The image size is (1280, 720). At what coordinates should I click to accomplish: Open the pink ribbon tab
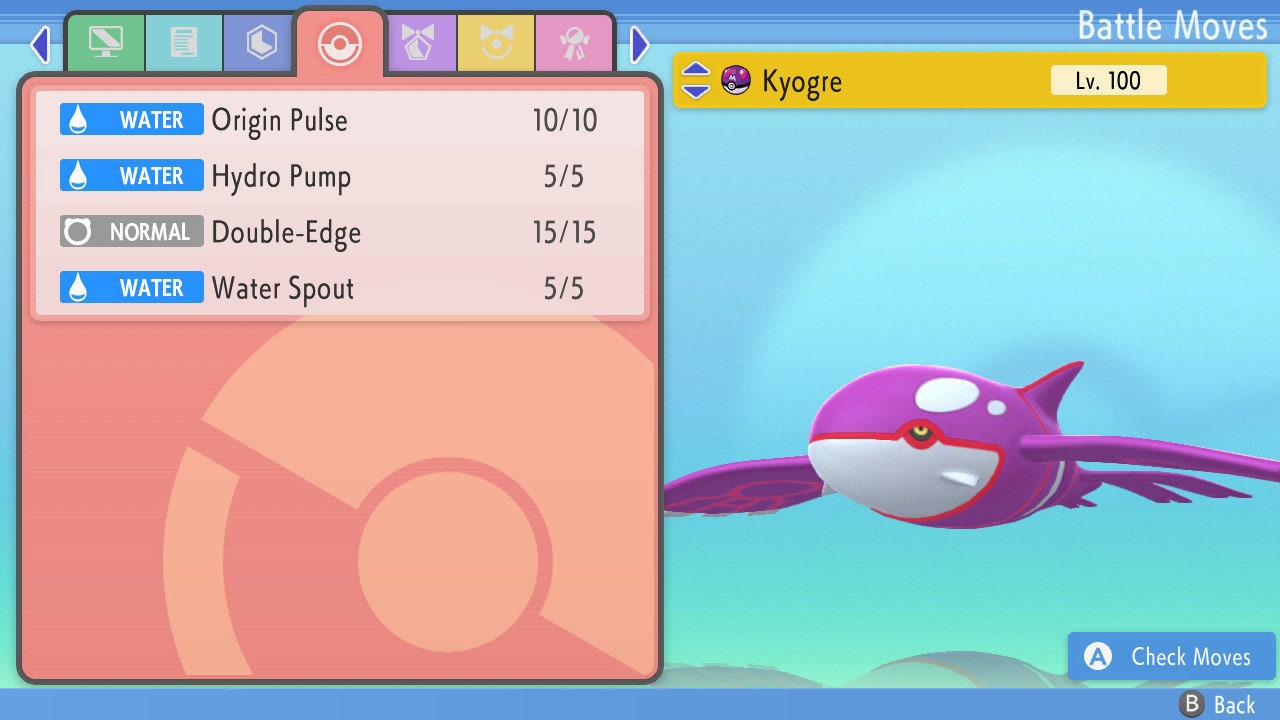pos(574,43)
